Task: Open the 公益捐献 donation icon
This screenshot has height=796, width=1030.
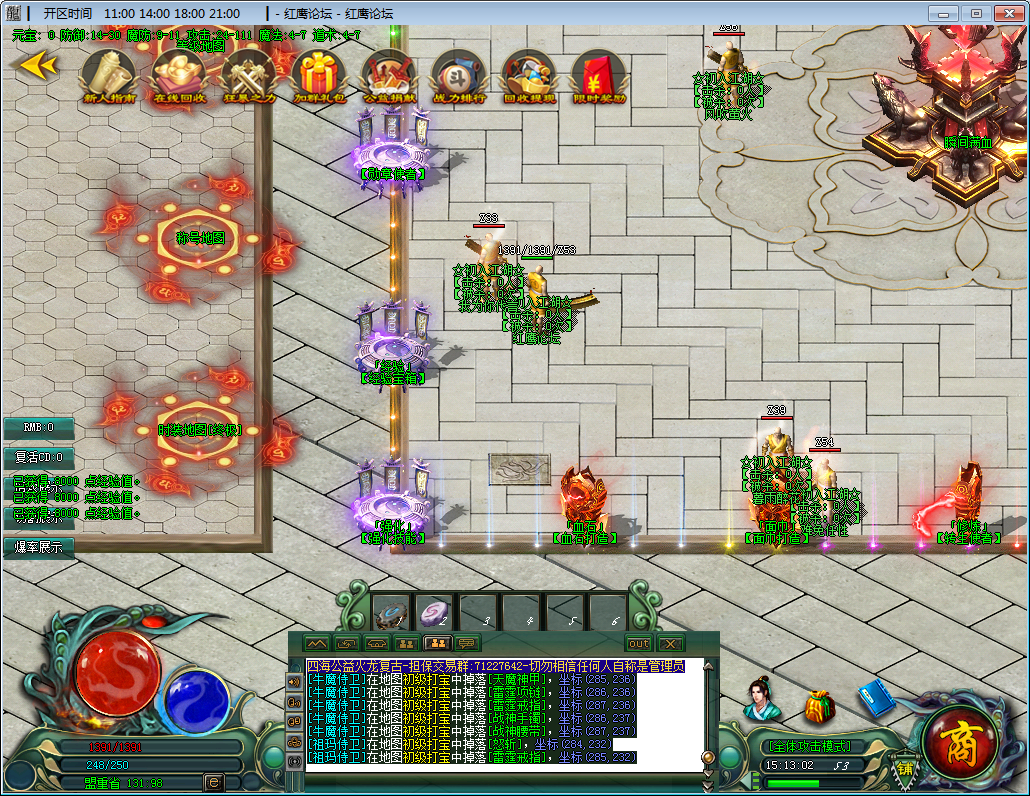Action: click(x=388, y=74)
